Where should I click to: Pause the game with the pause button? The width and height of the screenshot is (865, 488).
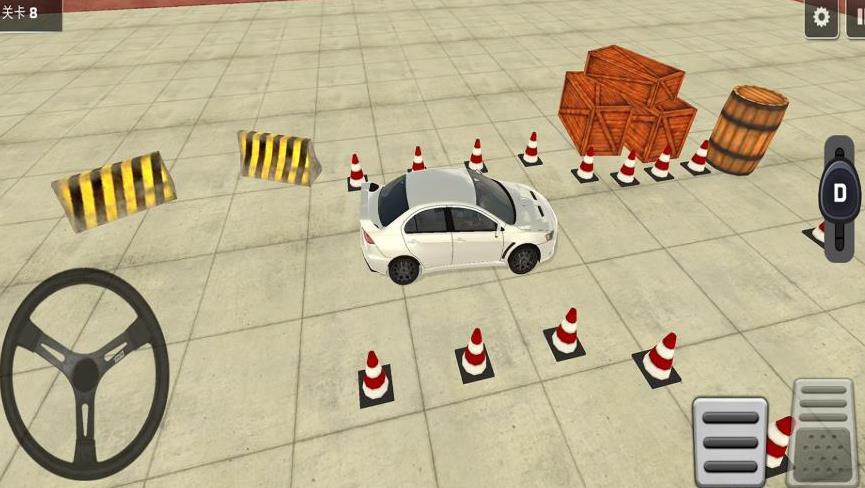pyautogui.click(x=857, y=18)
